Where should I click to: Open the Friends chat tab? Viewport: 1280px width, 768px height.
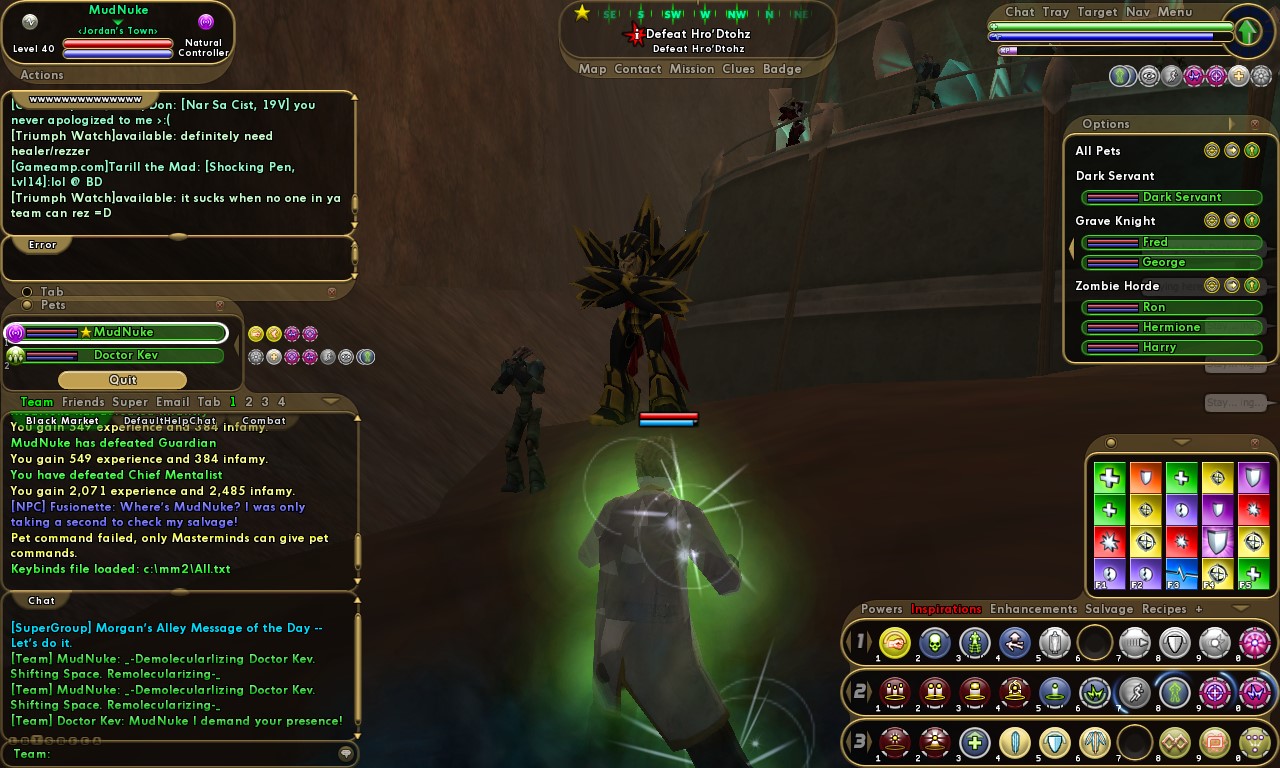83,402
